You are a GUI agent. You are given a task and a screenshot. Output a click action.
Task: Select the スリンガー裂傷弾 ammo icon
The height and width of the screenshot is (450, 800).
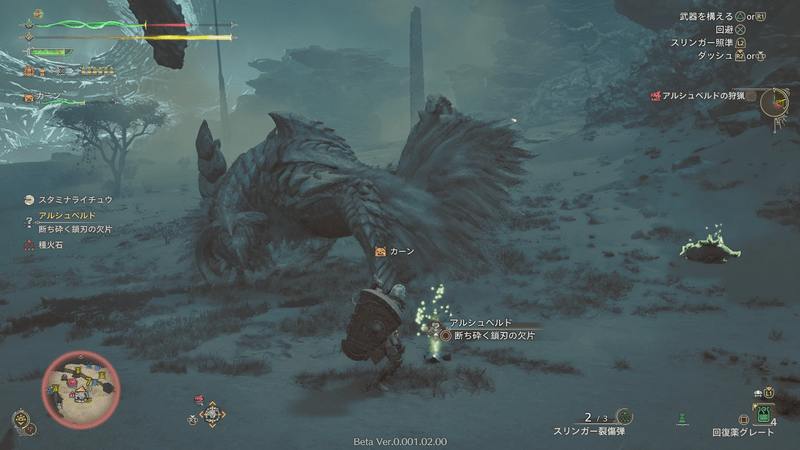pyautogui.click(x=624, y=416)
